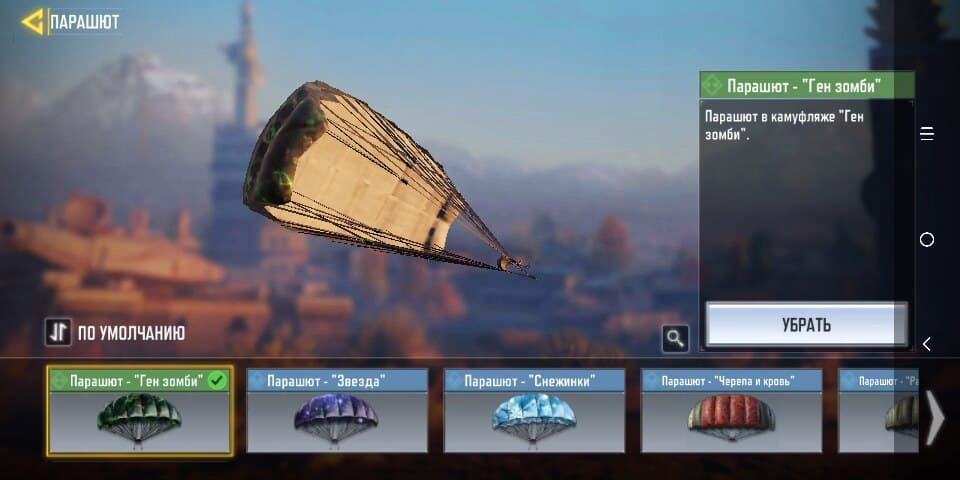This screenshot has width=960, height=480.
Task: Open Android recent apps menu
Action: coord(927,134)
